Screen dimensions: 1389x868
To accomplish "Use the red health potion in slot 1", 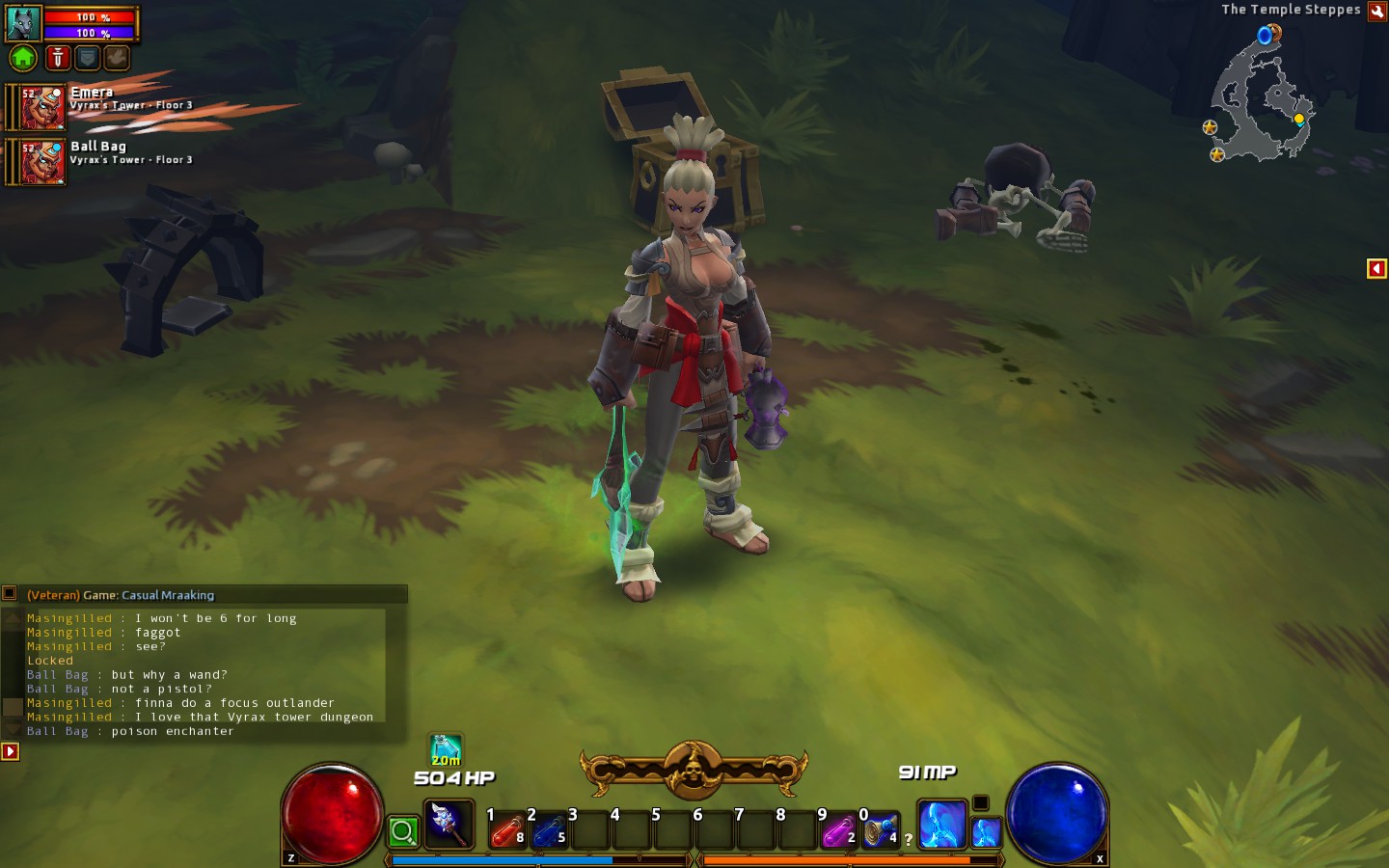I will 506,830.
